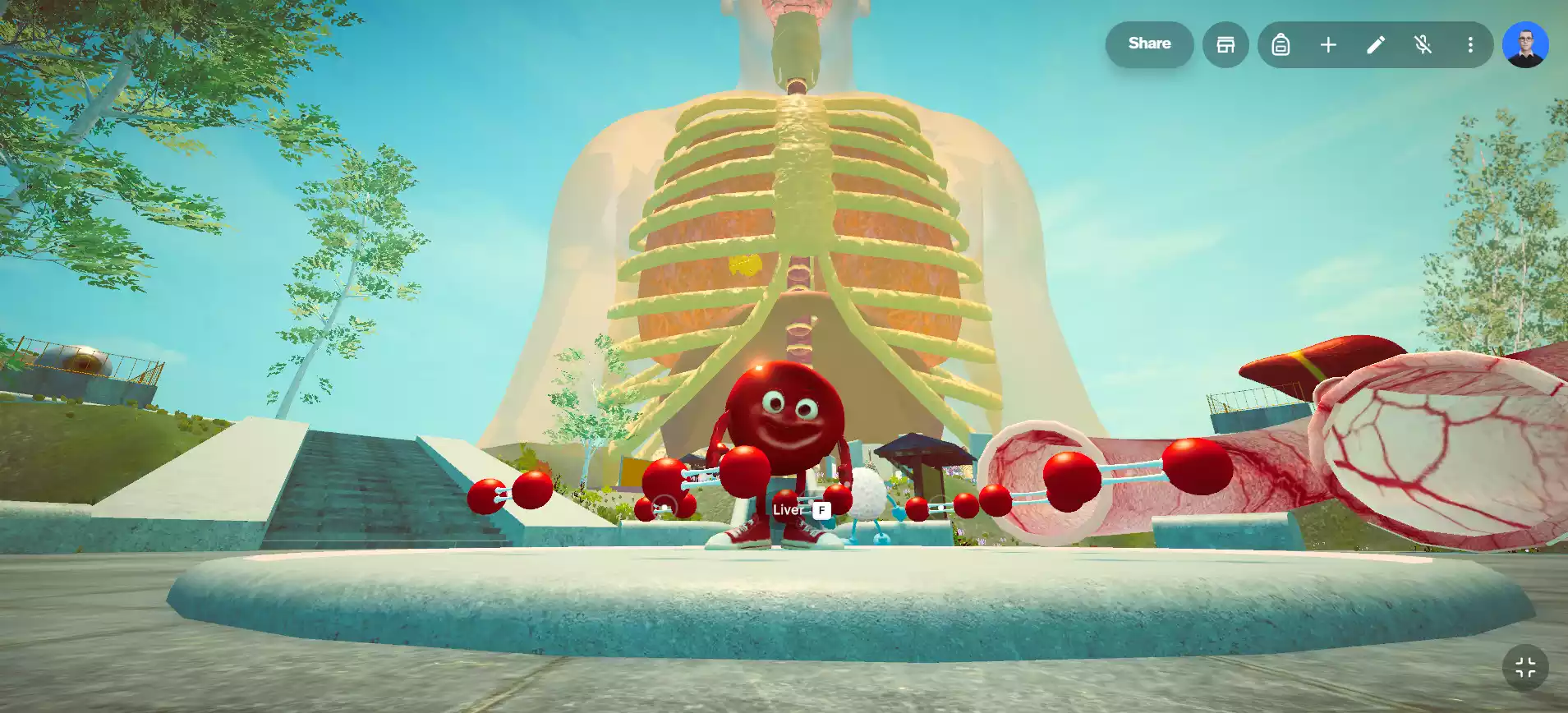1568x713 pixels.
Task: Activate the pencil edit tool
Action: coord(1376,44)
